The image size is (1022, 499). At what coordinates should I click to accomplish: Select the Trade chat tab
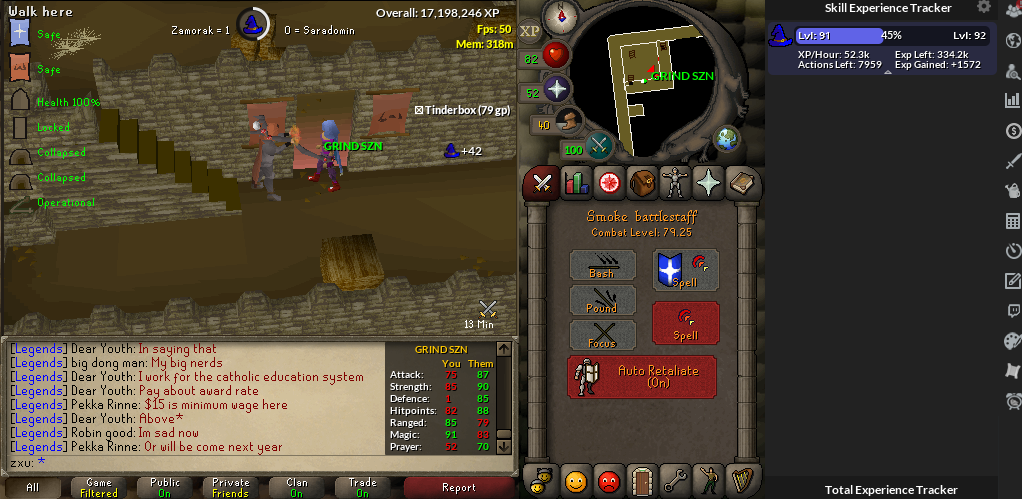coord(363,487)
